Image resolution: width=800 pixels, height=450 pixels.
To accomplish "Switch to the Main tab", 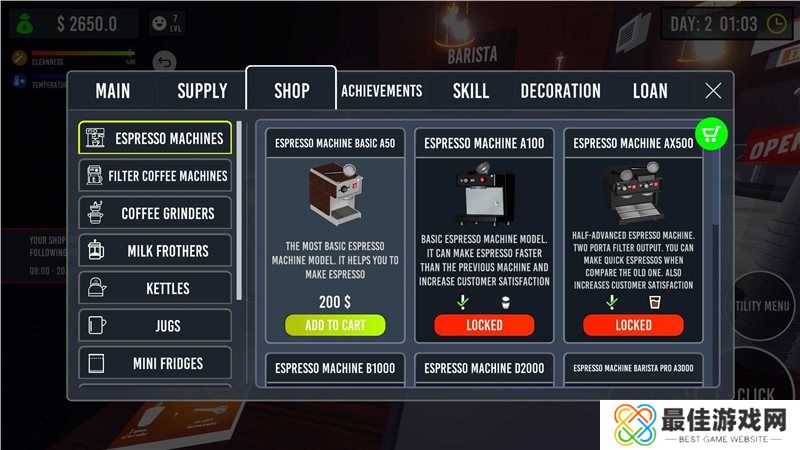I will coord(113,91).
